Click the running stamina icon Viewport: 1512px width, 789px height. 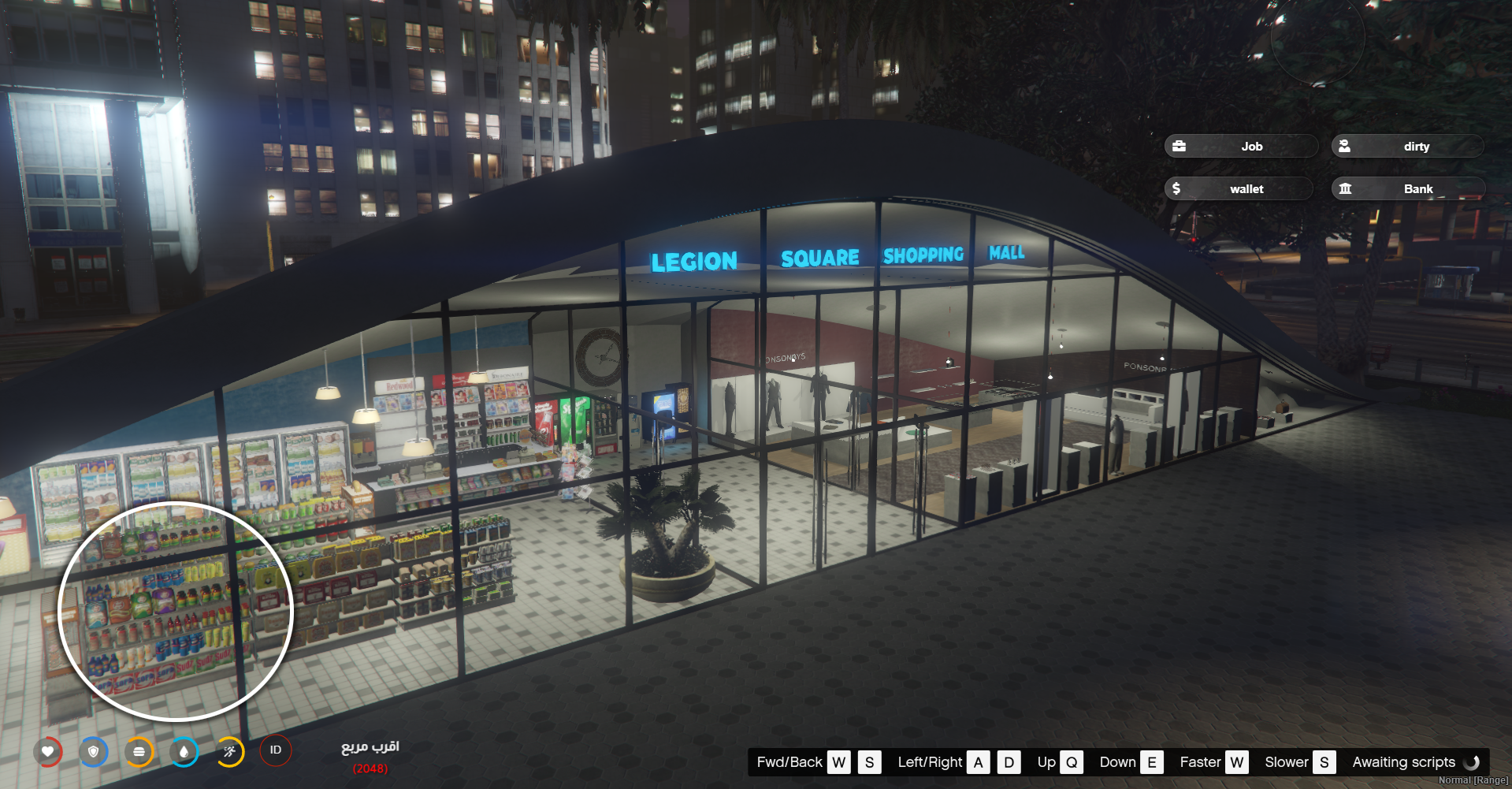click(229, 751)
